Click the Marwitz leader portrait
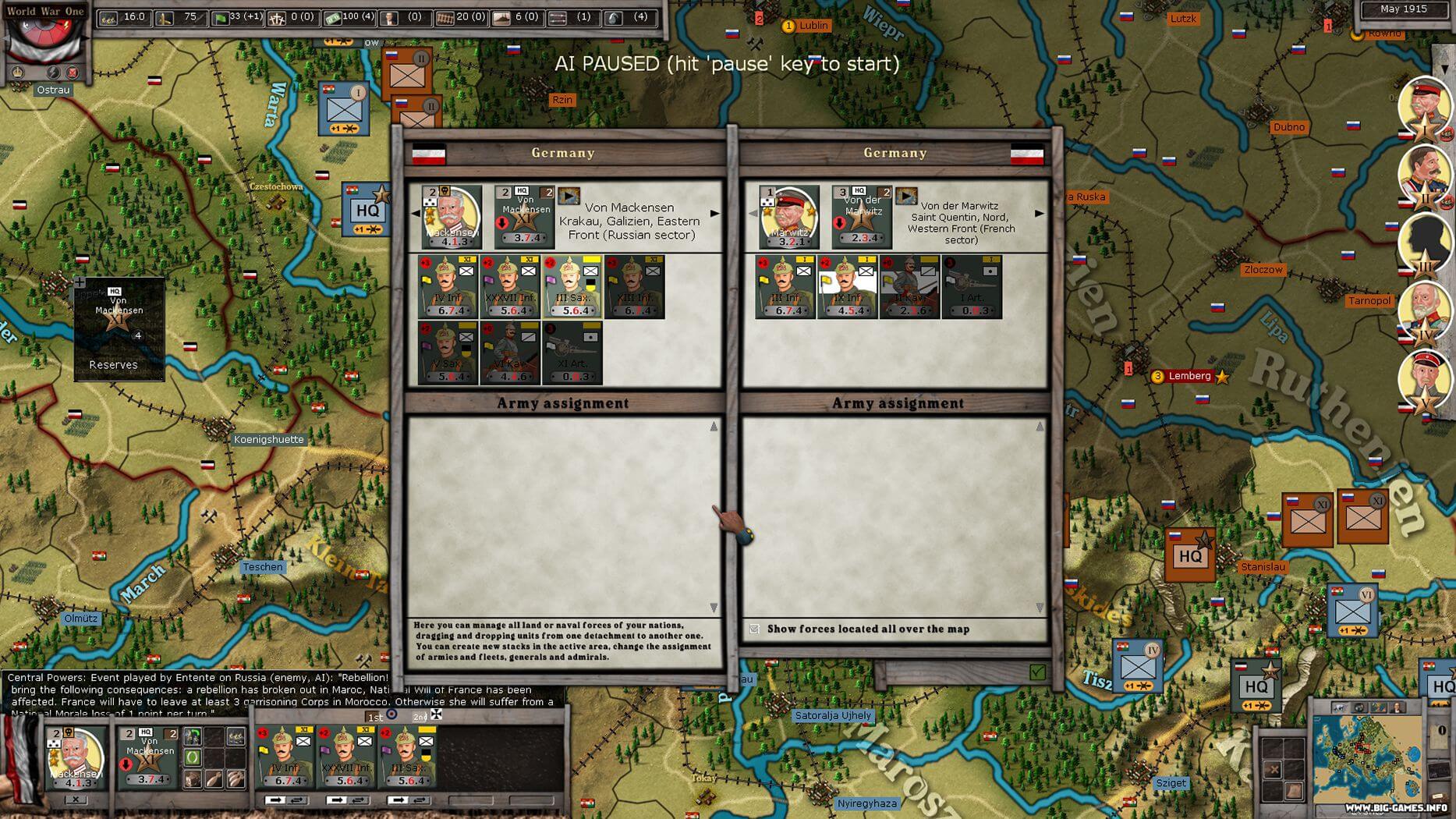 pos(786,216)
